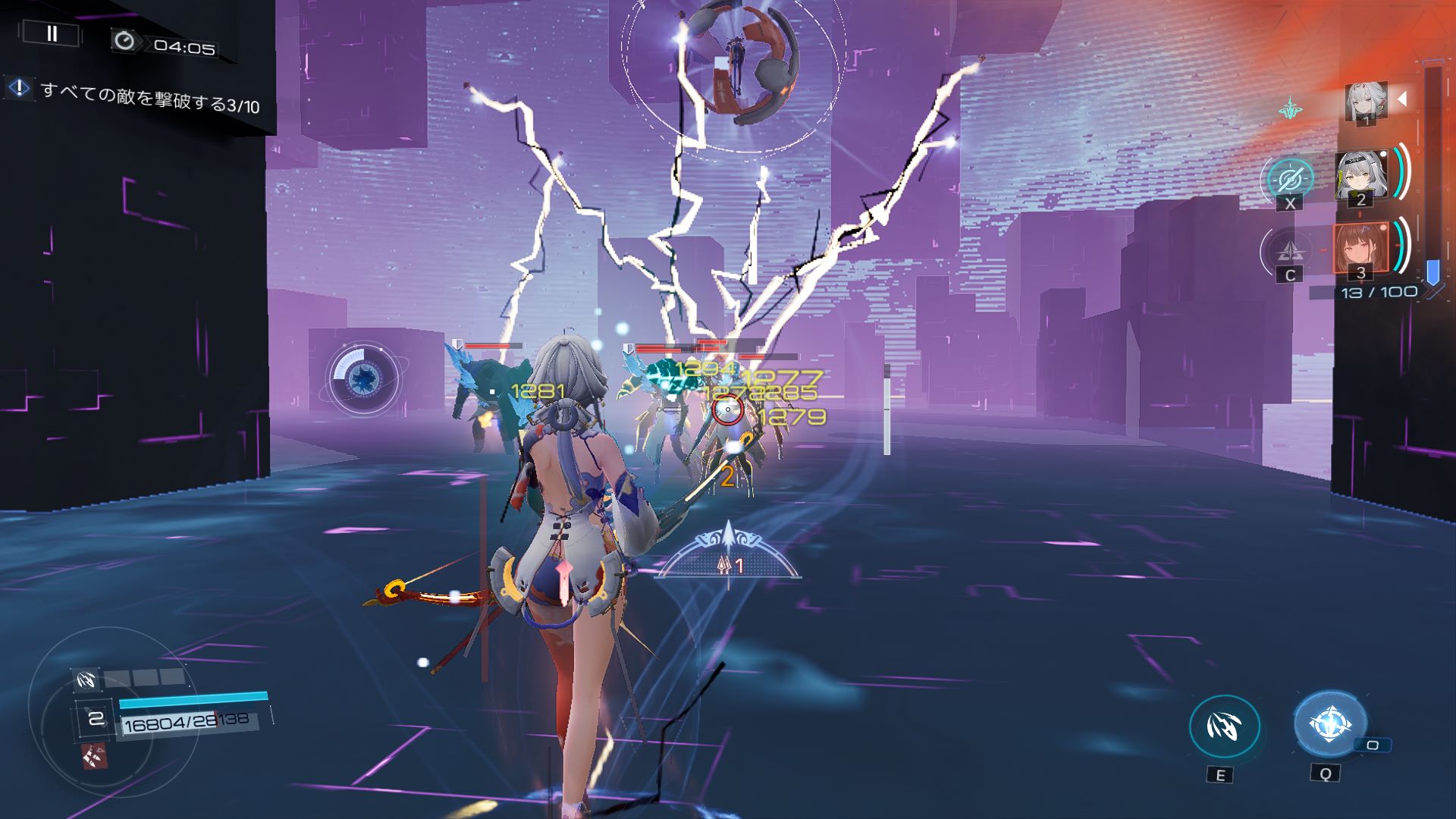Switch to the brown-haired third character portrait
This screenshot has height=819, width=1456.
(x=1360, y=249)
